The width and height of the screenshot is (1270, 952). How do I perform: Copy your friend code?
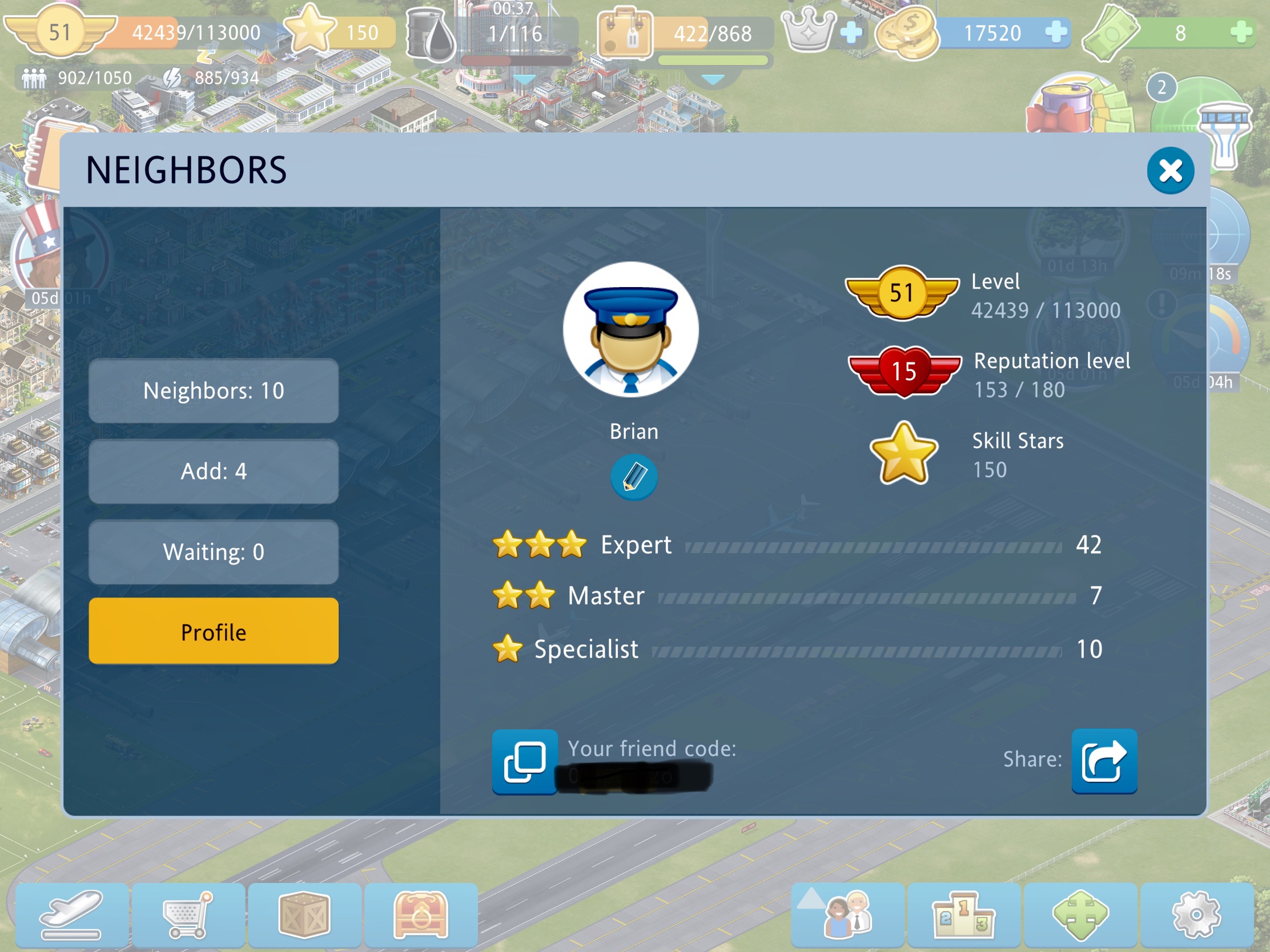coord(524,761)
